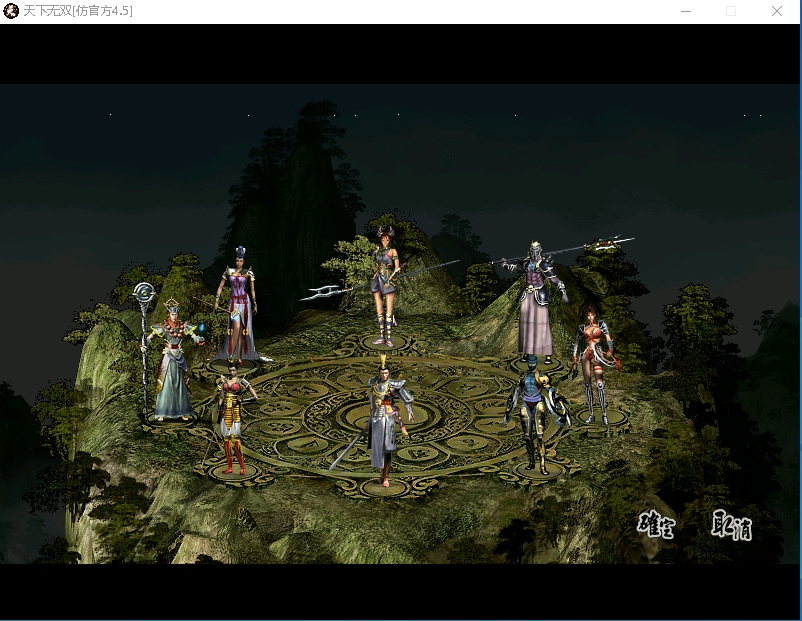Image resolution: width=802 pixels, height=621 pixels.
Task: Pick the horned female warrior with the halberd
Action: pyautogui.click(x=385, y=285)
